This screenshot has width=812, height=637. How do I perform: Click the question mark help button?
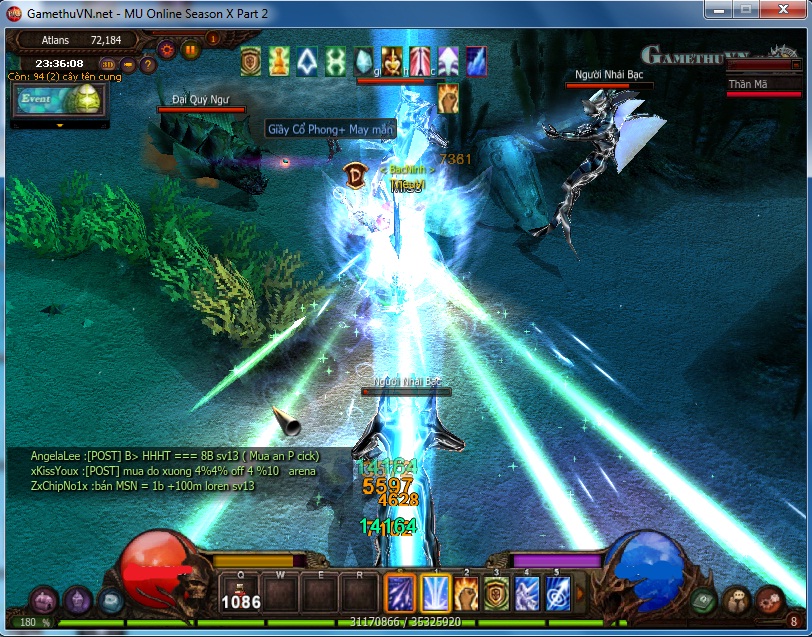[148, 66]
